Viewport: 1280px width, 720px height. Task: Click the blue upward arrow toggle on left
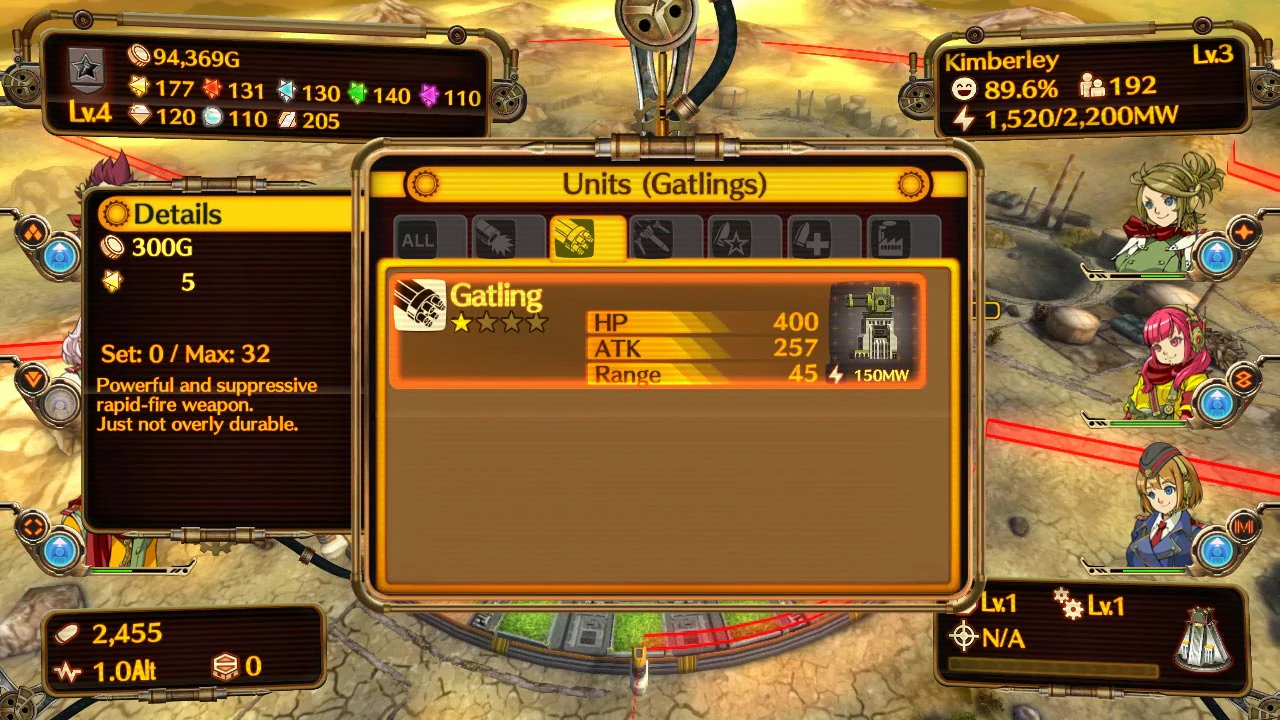[x=60, y=258]
